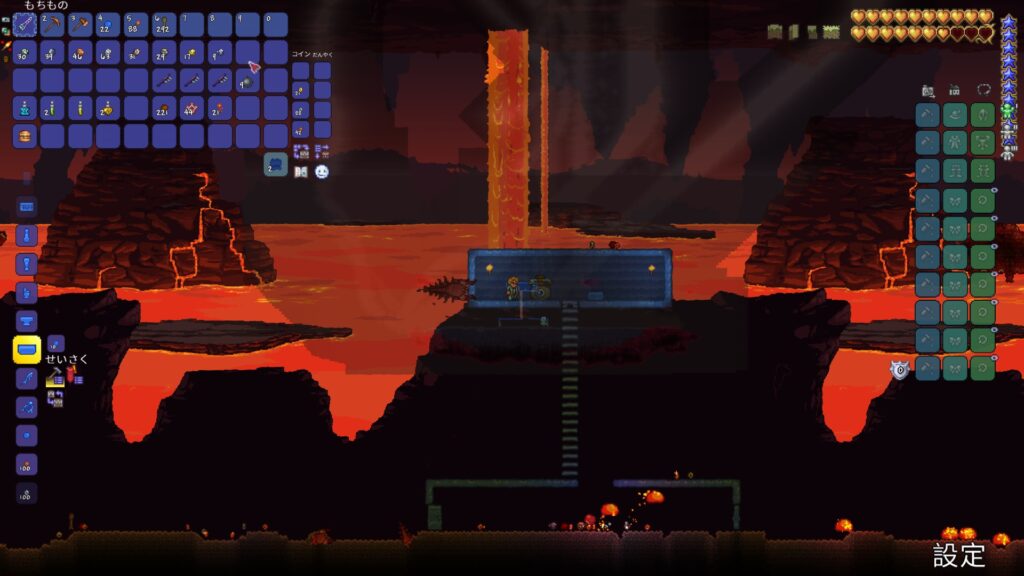1024x576 pixels.
Task: Open the trash can slot
Action: (x=276, y=165)
